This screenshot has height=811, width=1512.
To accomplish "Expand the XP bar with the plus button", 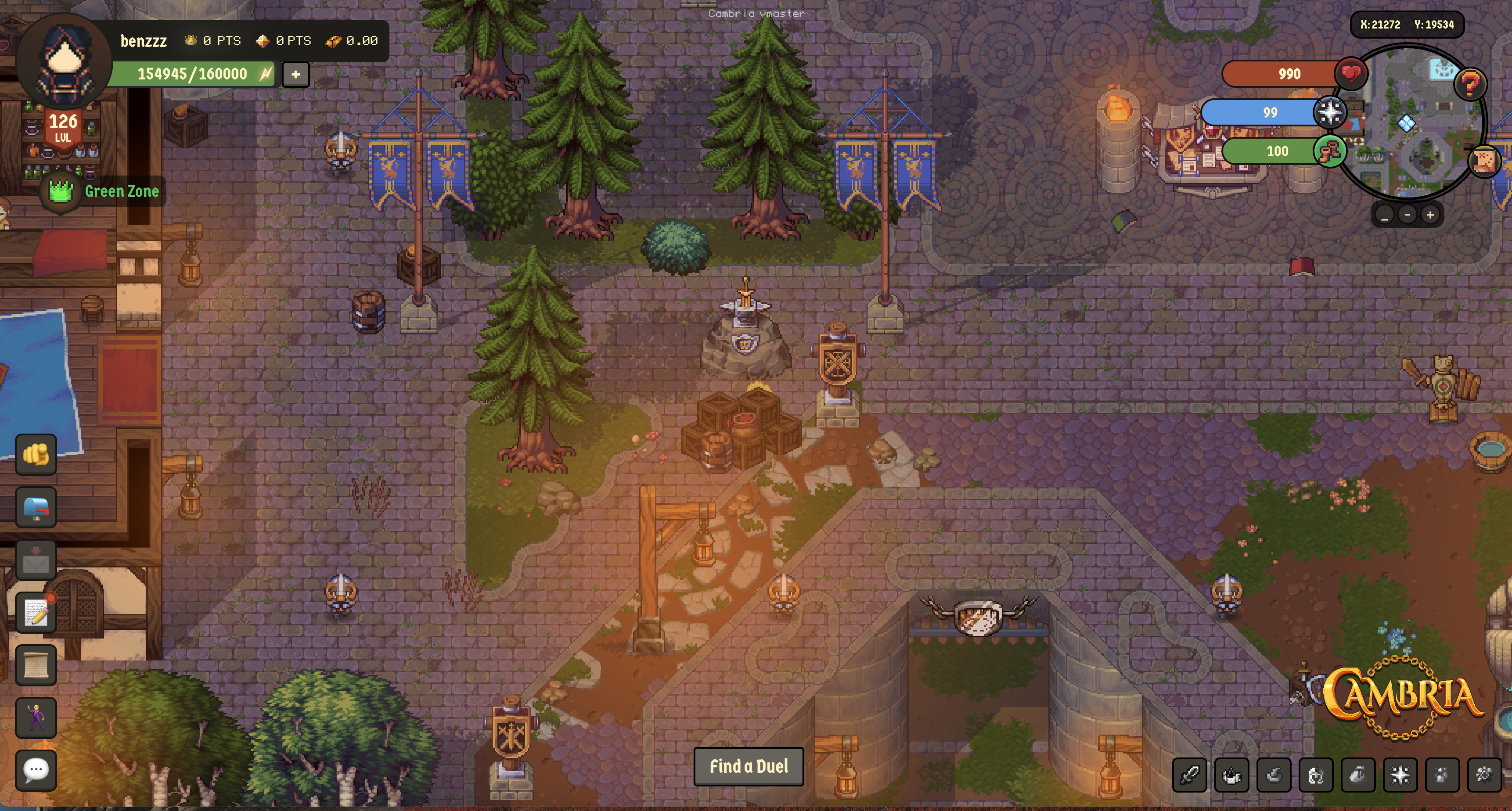I will tap(295, 75).
